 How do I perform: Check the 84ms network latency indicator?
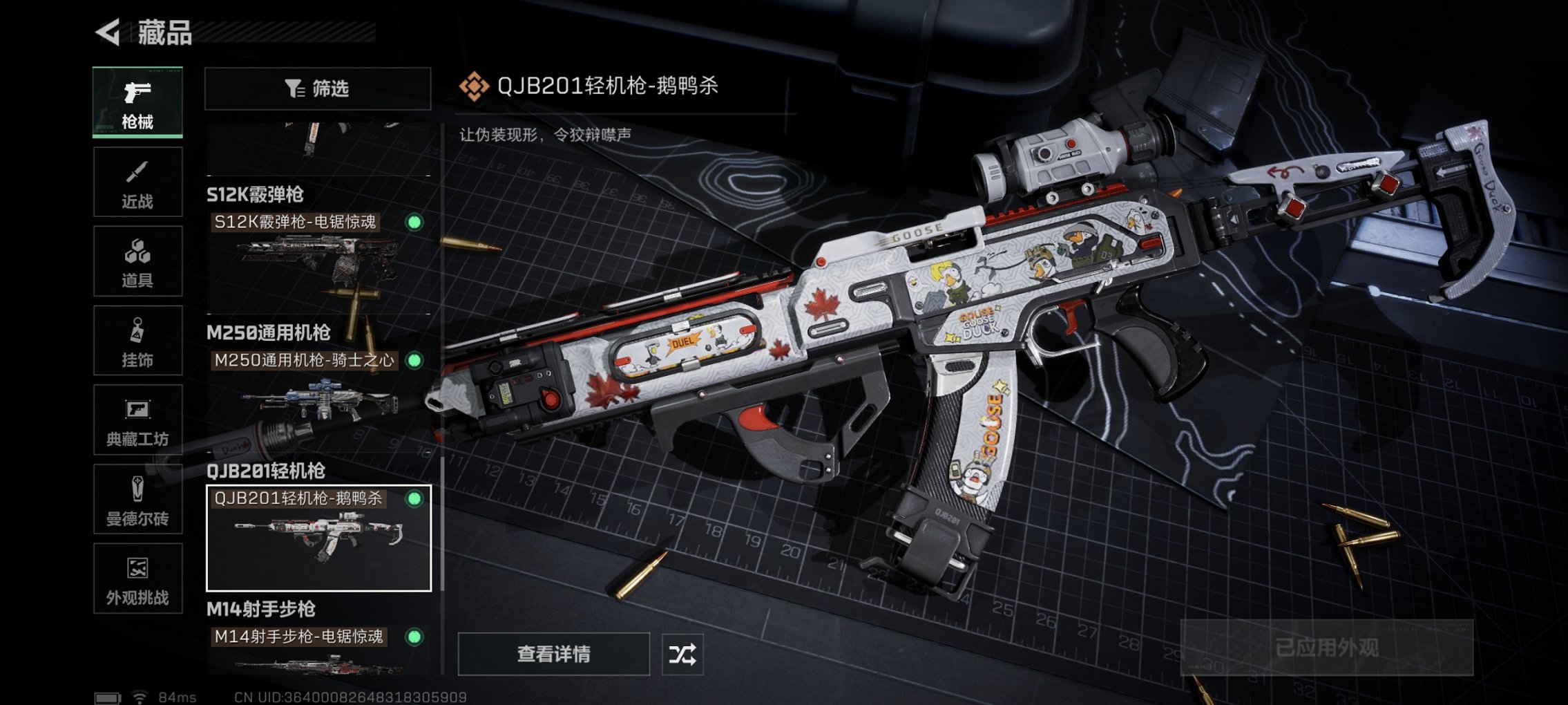click(x=177, y=697)
